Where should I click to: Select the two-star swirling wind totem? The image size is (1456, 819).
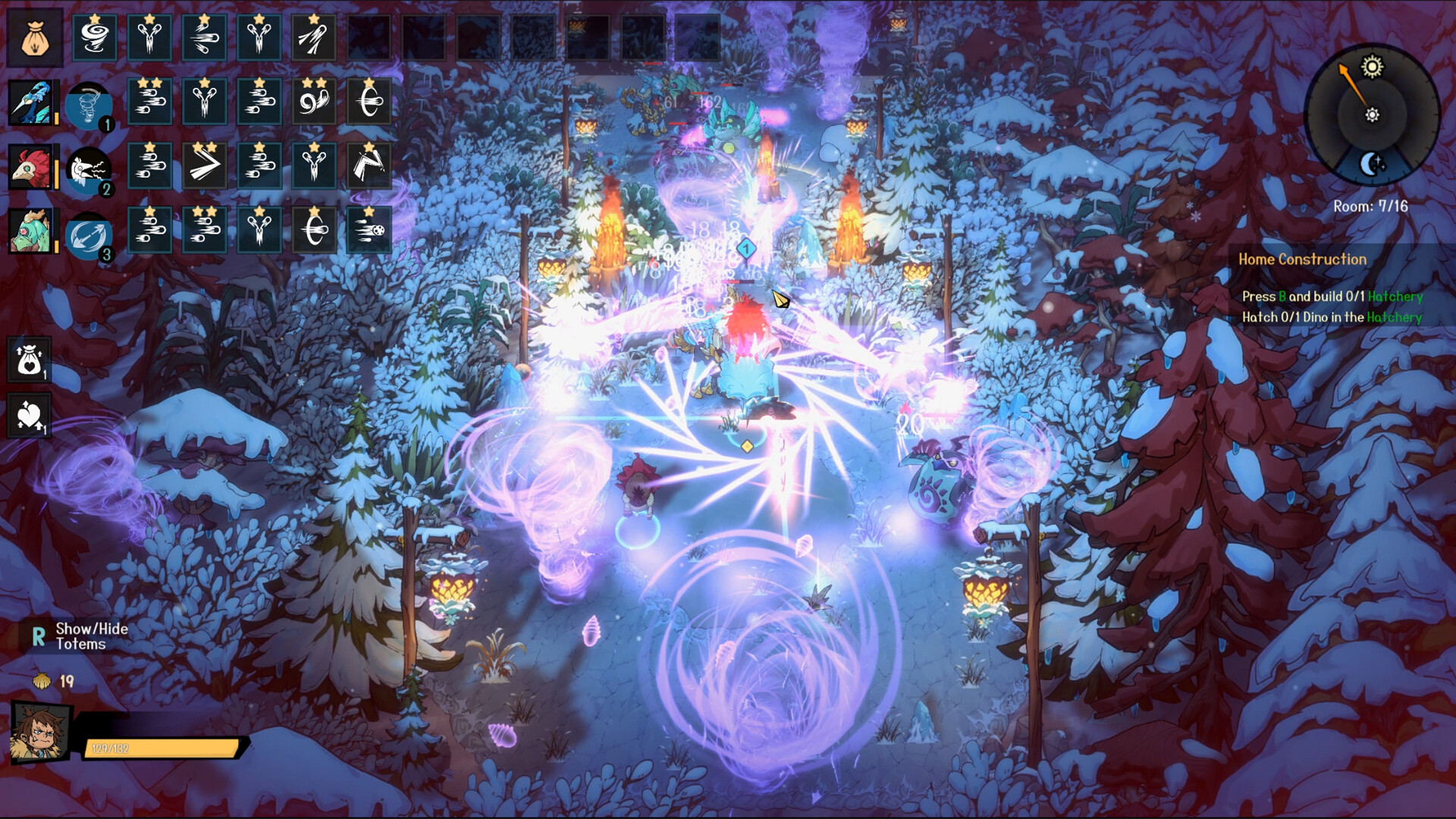tap(313, 102)
